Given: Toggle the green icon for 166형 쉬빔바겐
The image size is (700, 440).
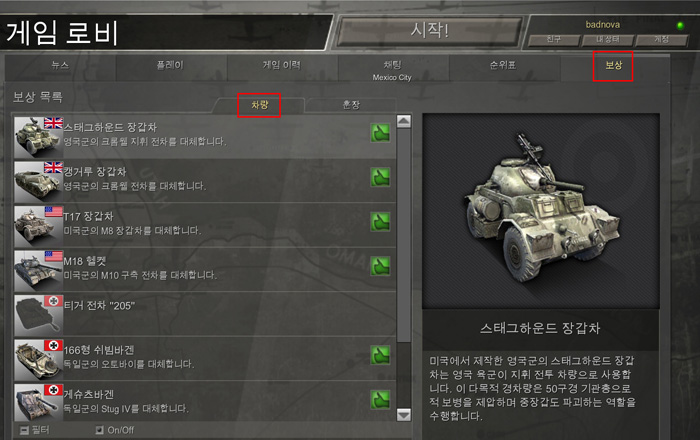Looking at the screenshot, I should coord(380,355).
